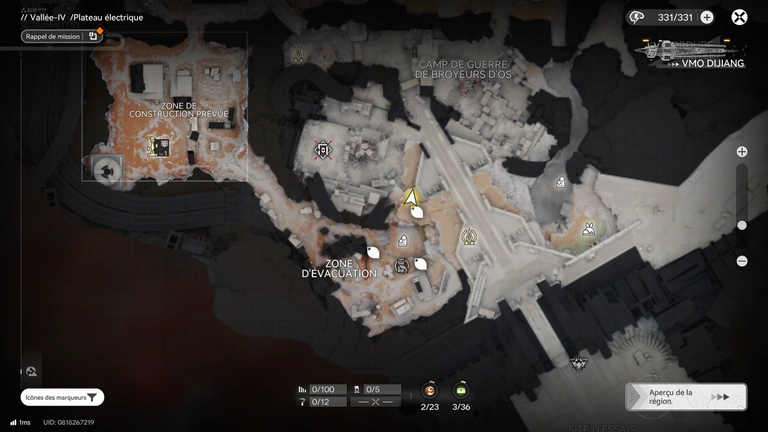Screen dimensions: 768x432
Task: Zoom in the map with plus
Action: 742,152
